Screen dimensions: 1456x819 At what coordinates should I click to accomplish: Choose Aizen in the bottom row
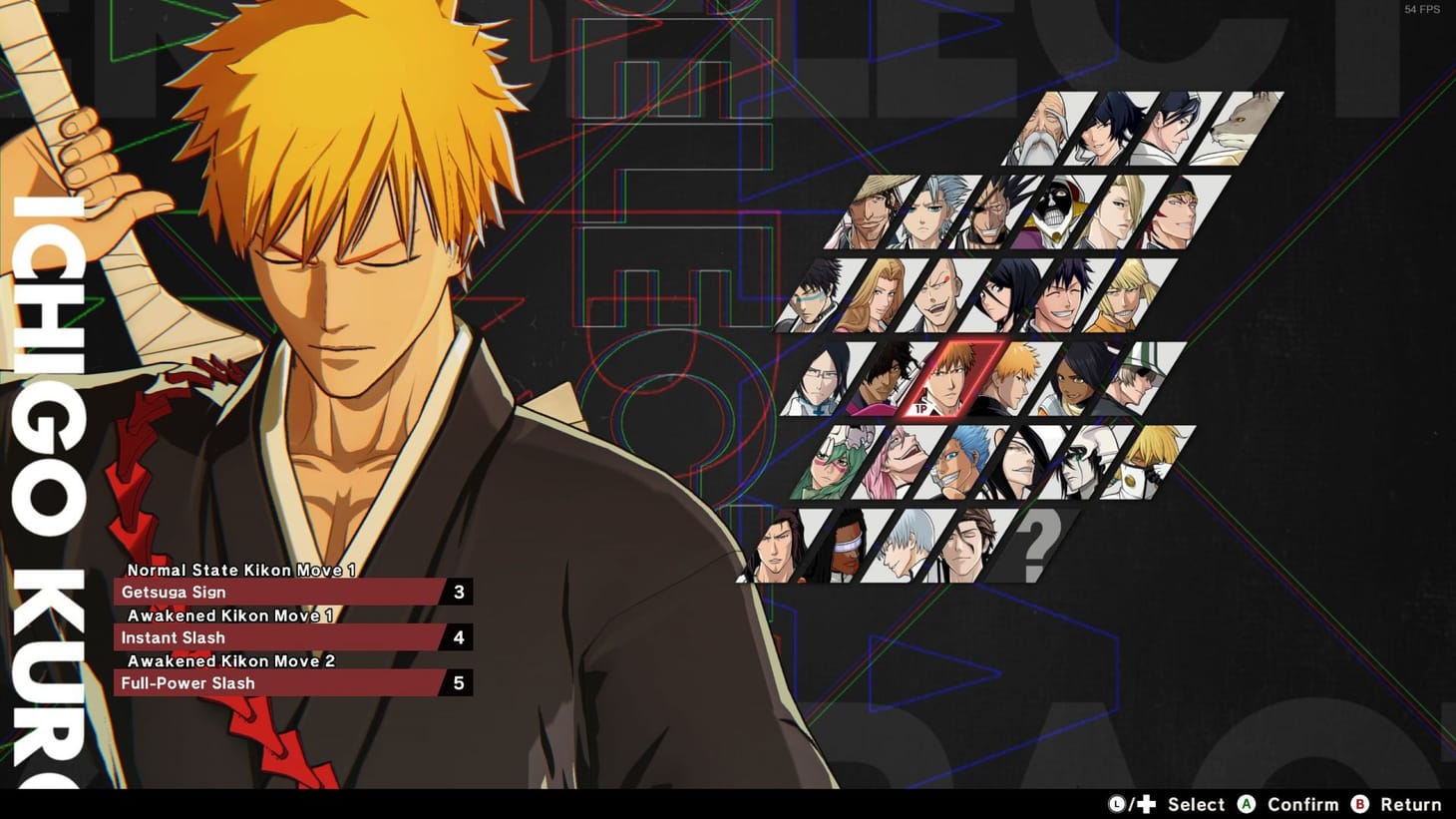coord(967,545)
